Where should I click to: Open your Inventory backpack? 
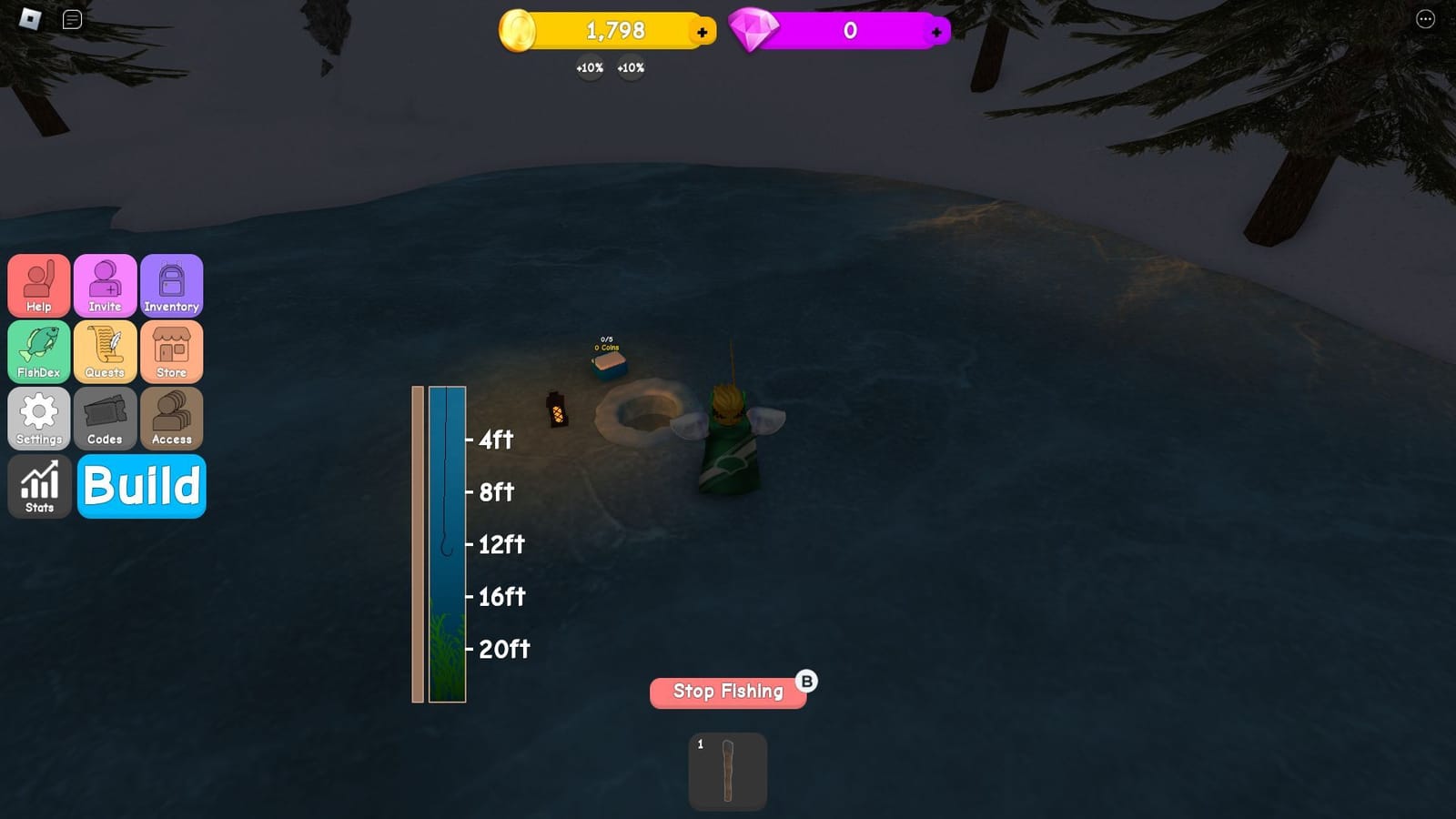172,286
